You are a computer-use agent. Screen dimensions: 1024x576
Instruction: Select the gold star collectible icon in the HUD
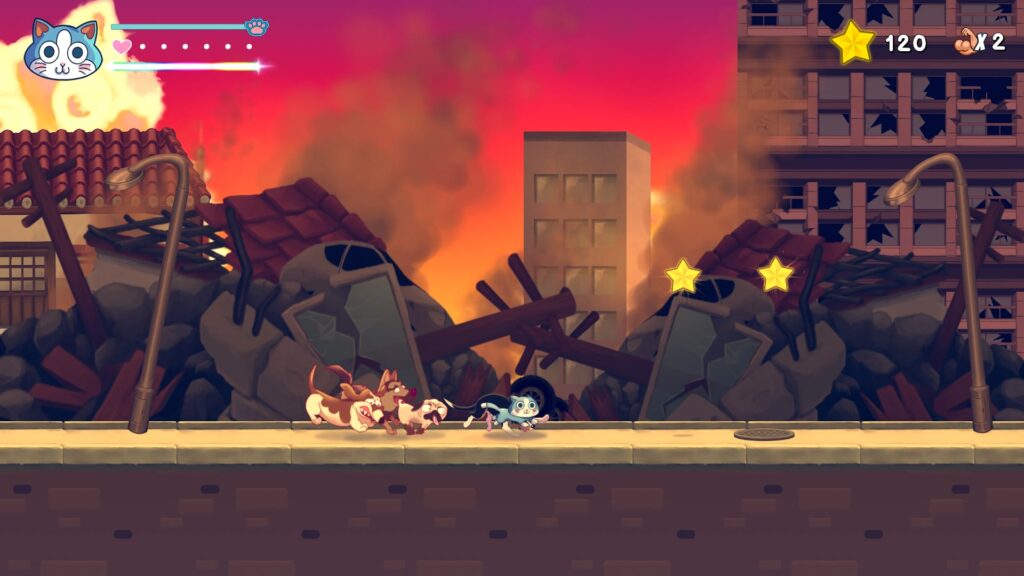coord(853,42)
